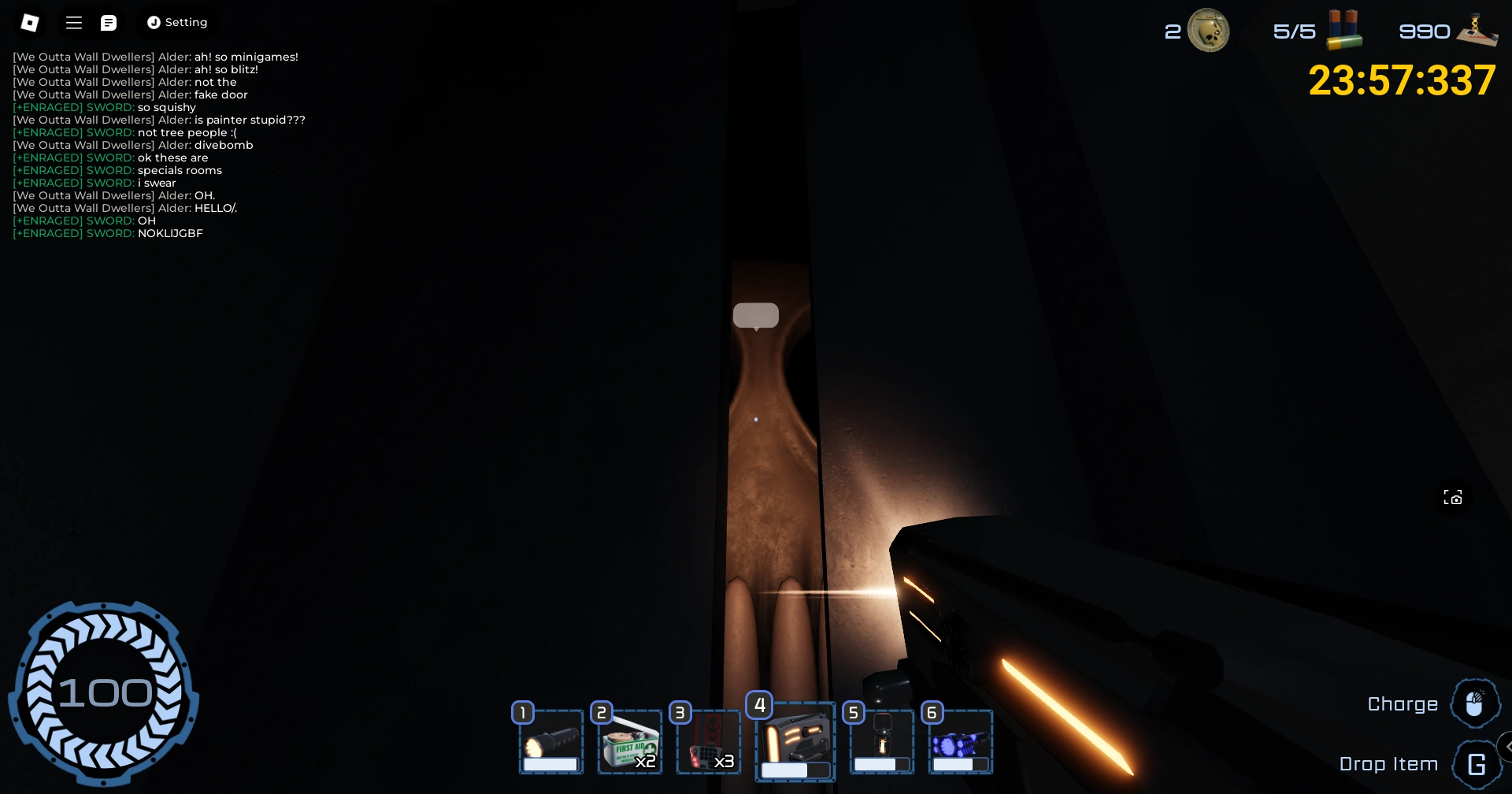
Task: Click the equipped weapon in slot 4
Action: point(795,740)
